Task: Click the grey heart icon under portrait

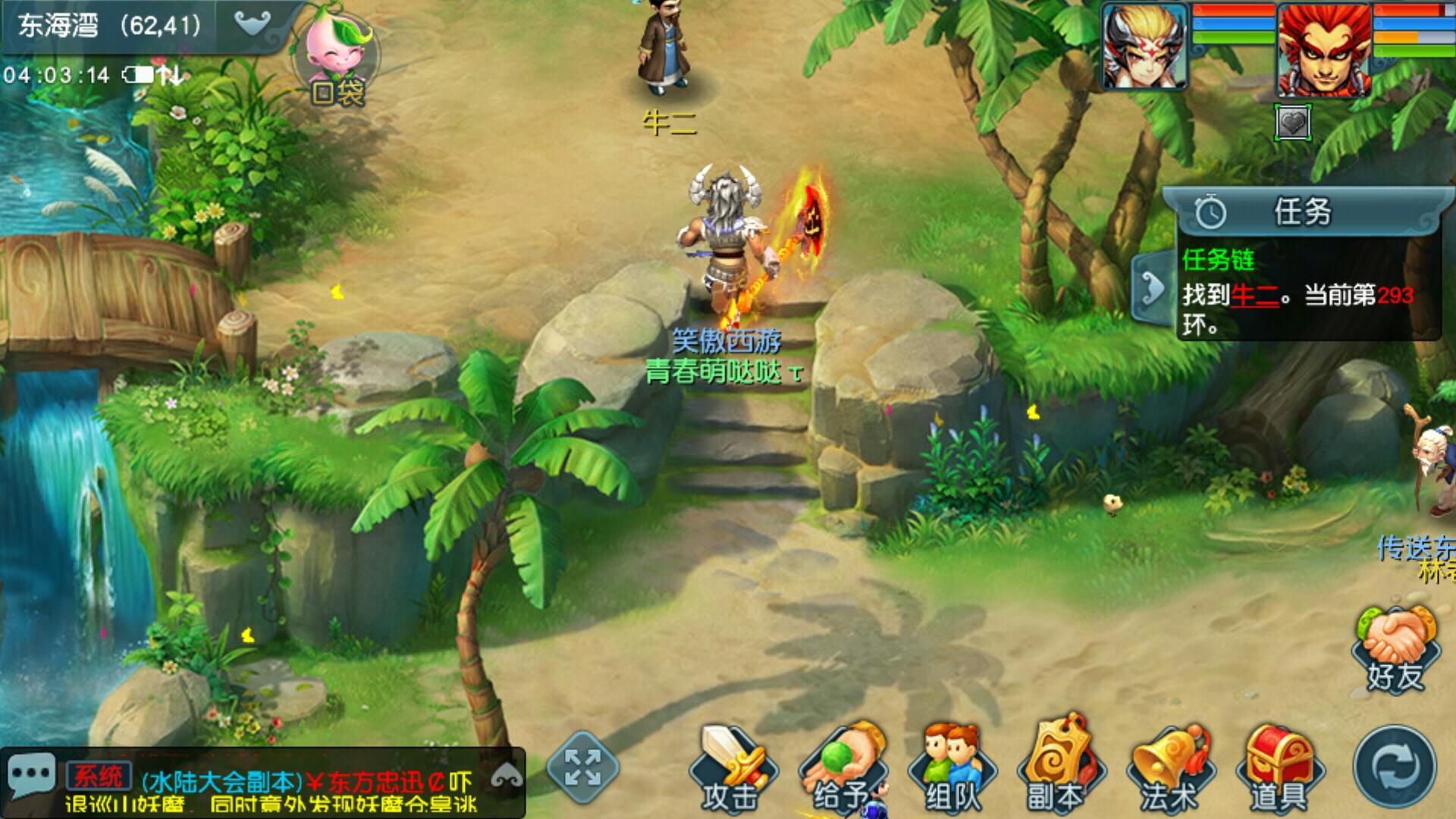Action: (1293, 122)
